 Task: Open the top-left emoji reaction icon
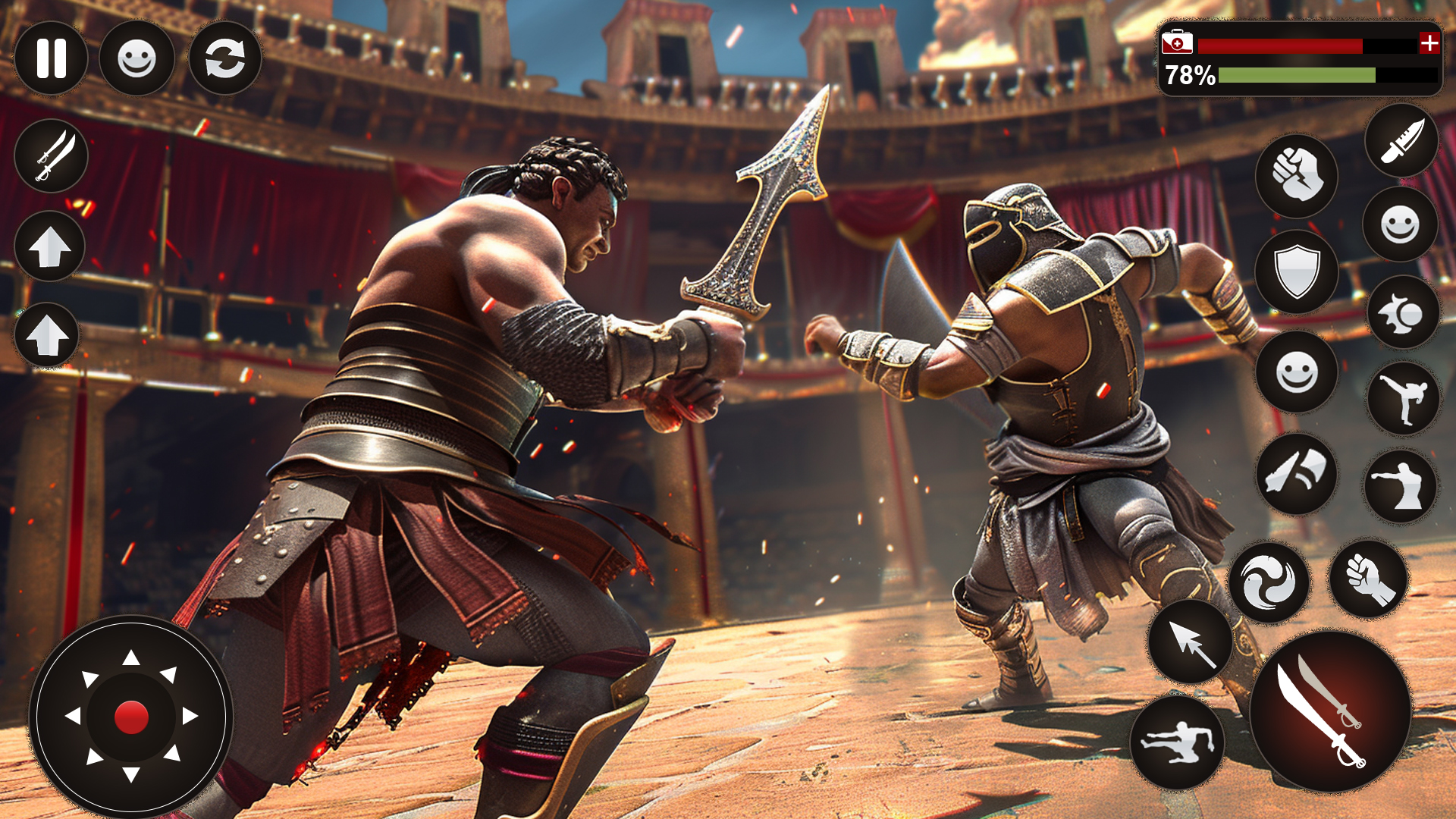[x=137, y=59]
